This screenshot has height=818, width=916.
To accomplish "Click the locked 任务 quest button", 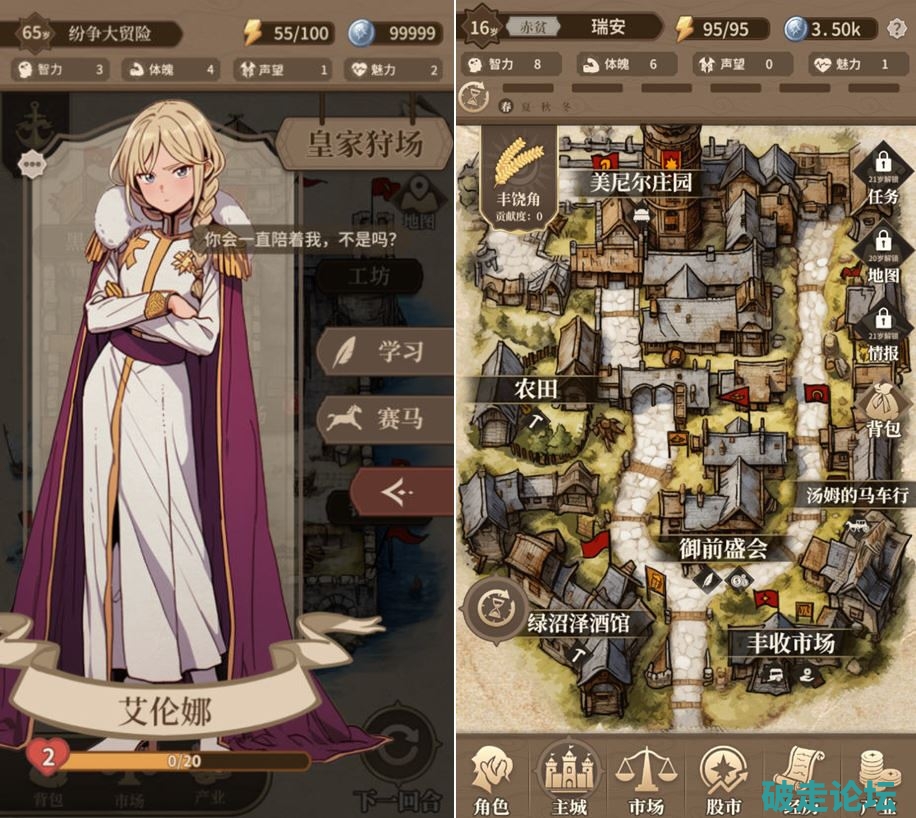I will (x=883, y=172).
